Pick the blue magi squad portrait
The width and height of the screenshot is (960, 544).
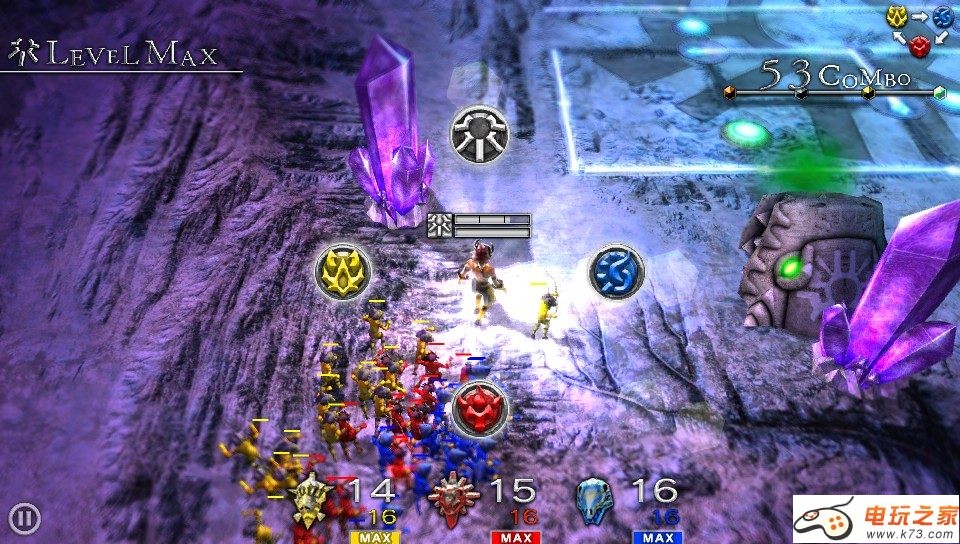[x=598, y=497]
